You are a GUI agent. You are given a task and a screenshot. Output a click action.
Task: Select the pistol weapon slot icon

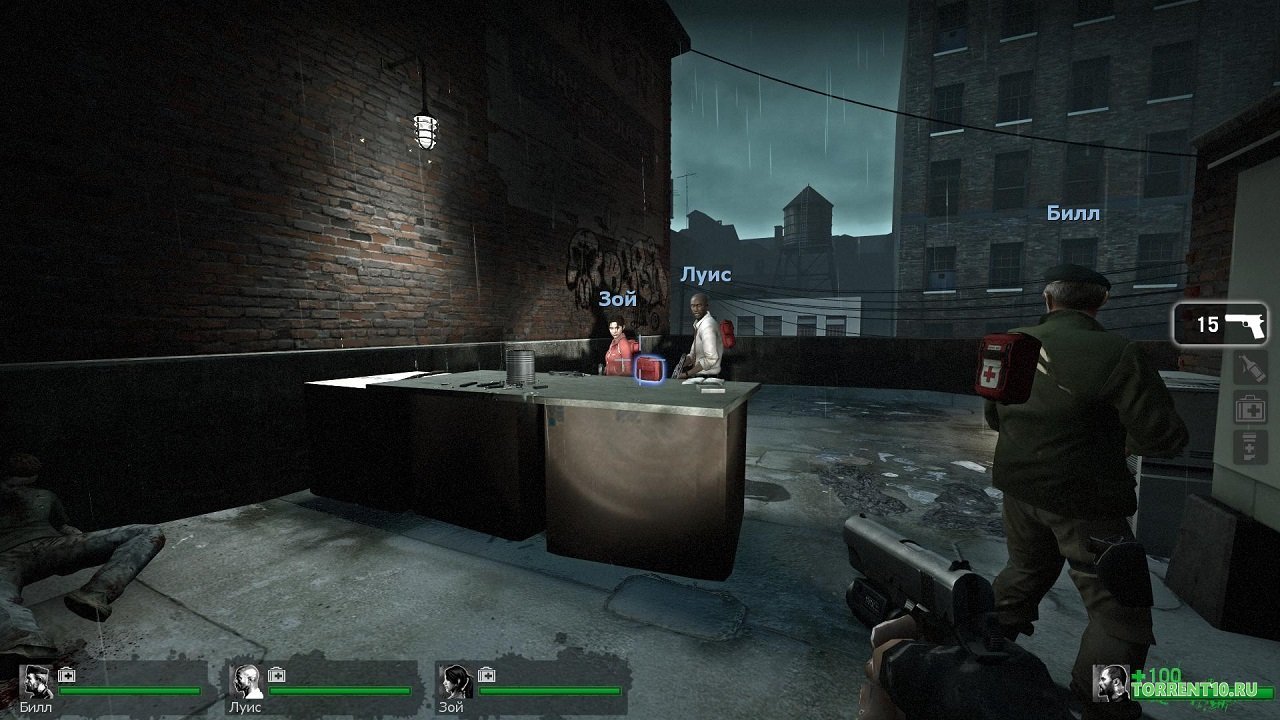pyautogui.click(x=1244, y=325)
